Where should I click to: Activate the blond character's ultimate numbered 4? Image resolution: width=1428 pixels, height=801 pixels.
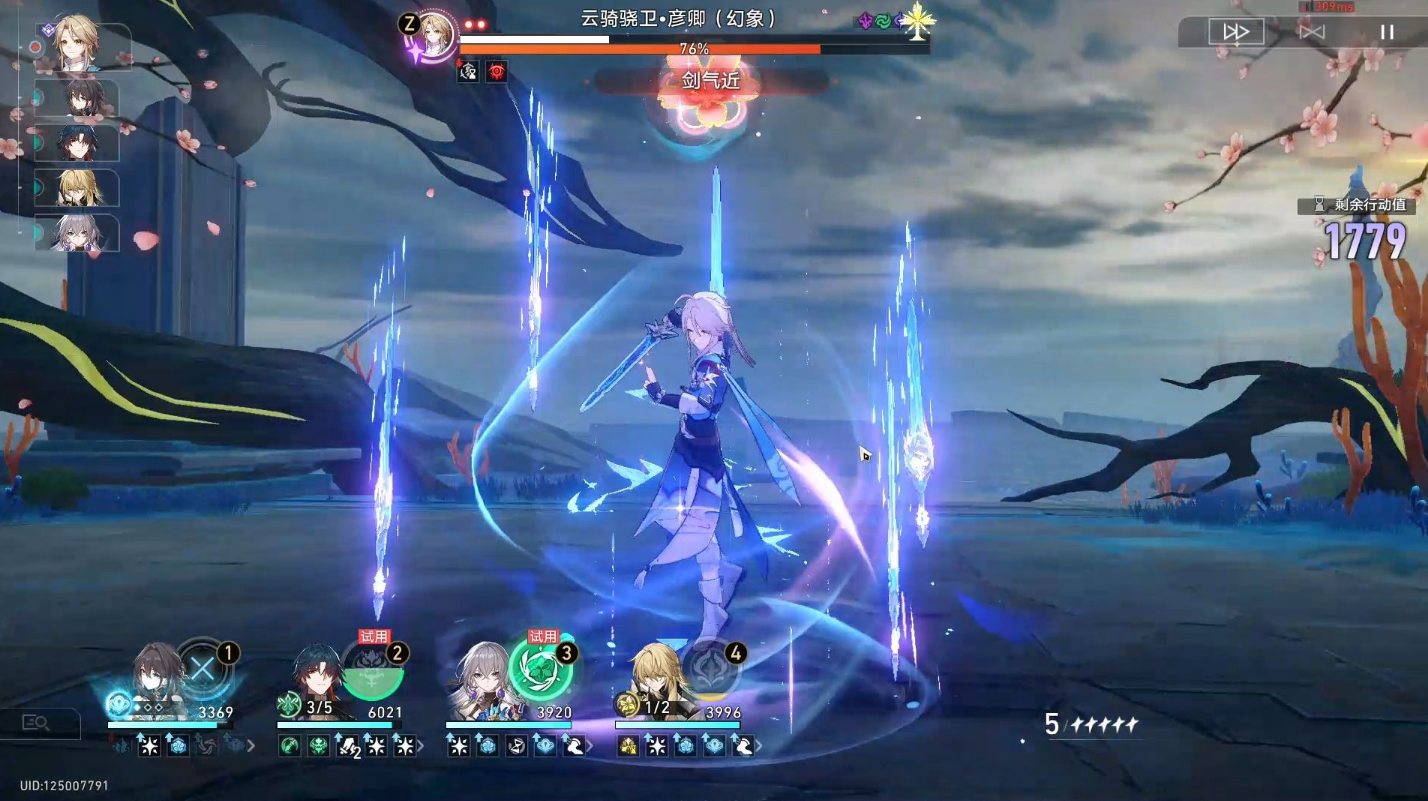pos(710,670)
